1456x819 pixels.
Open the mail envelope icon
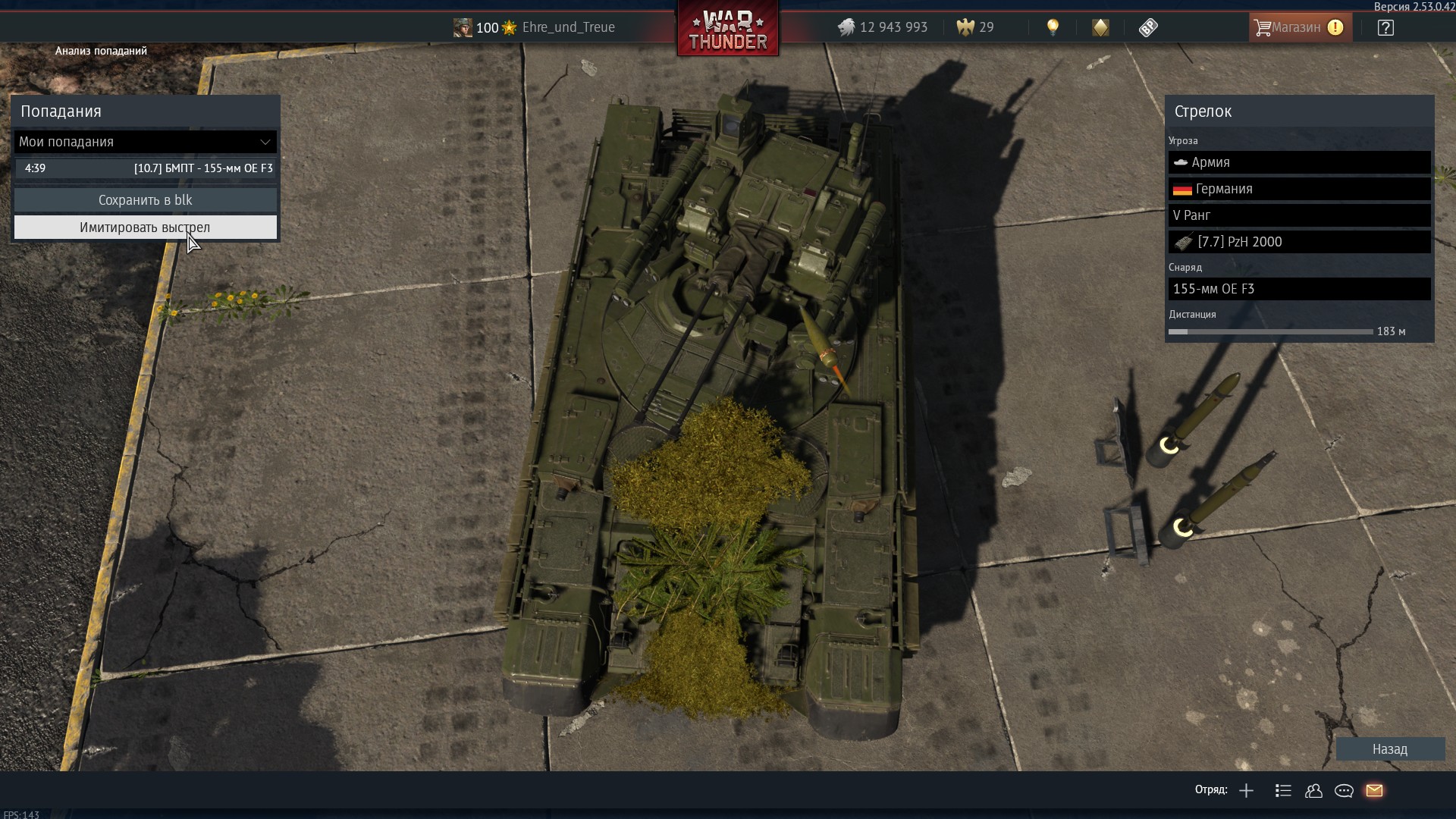tap(1374, 791)
